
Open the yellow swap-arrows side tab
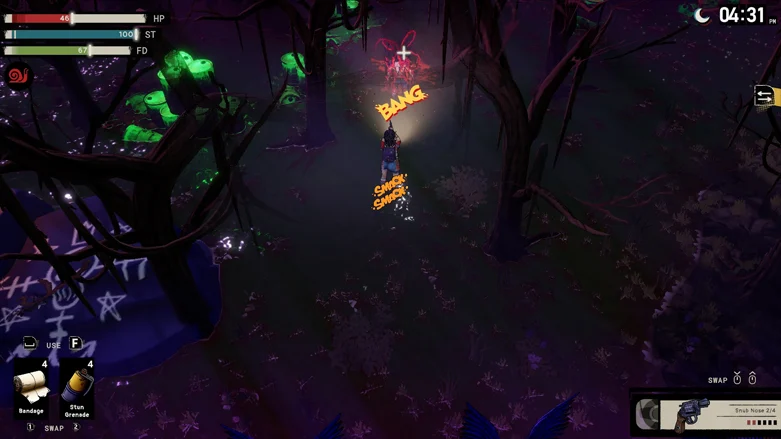point(765,96)
